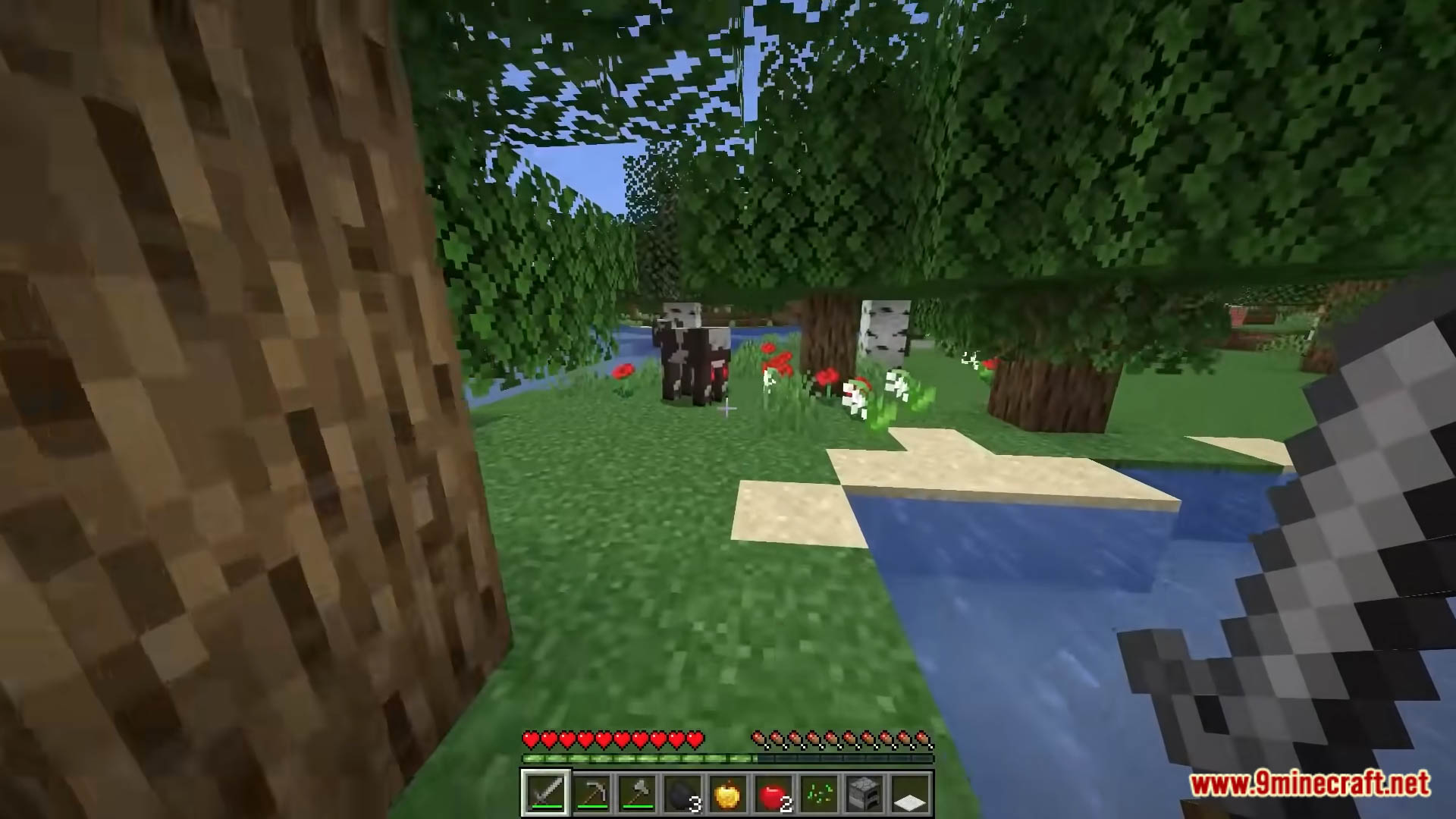The width and height of the screenshot is (1456, 819).
Task: Select the seeds in the hotbar
Action: (816, 791)
